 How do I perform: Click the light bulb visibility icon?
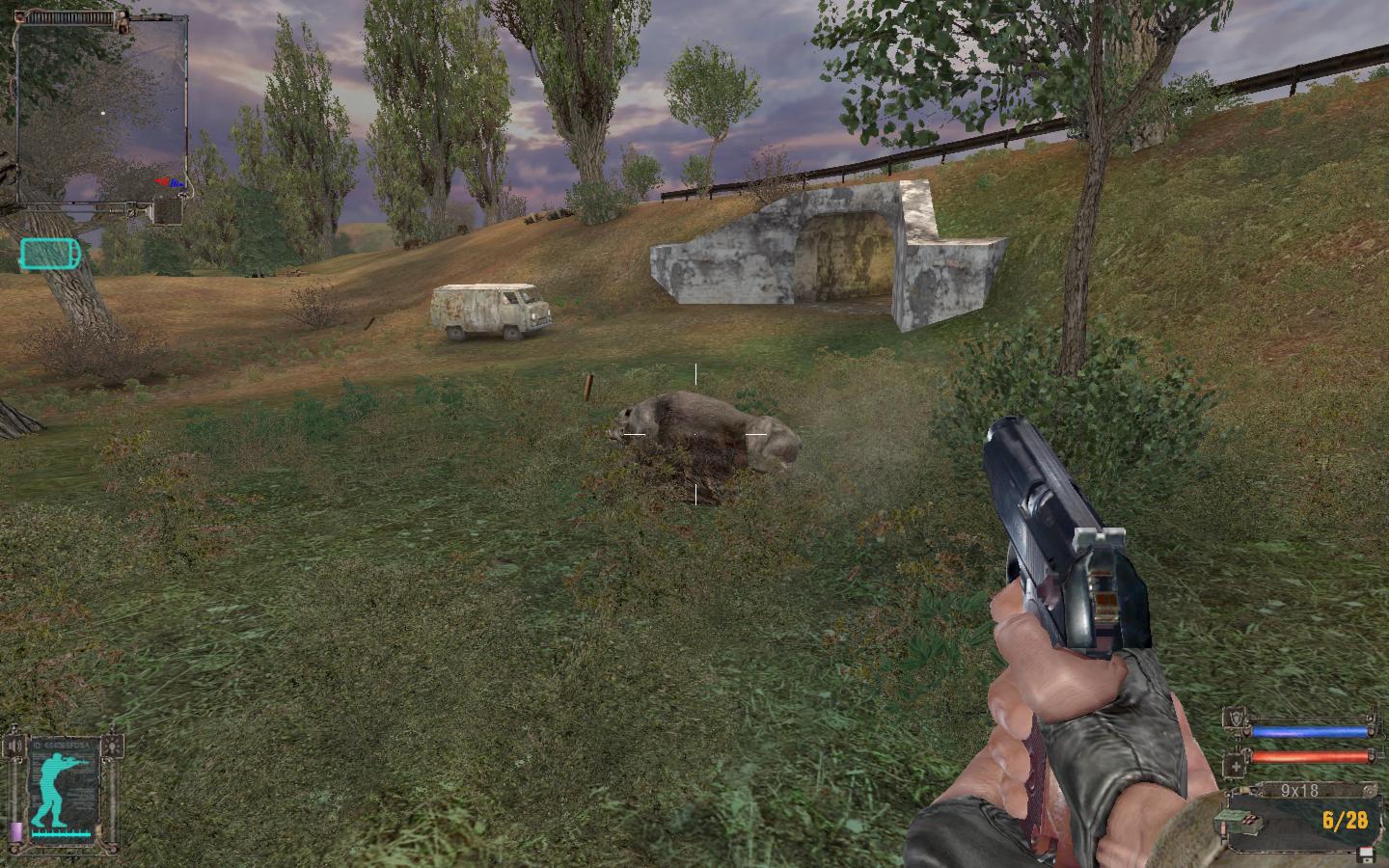click(x=115, y=746)
